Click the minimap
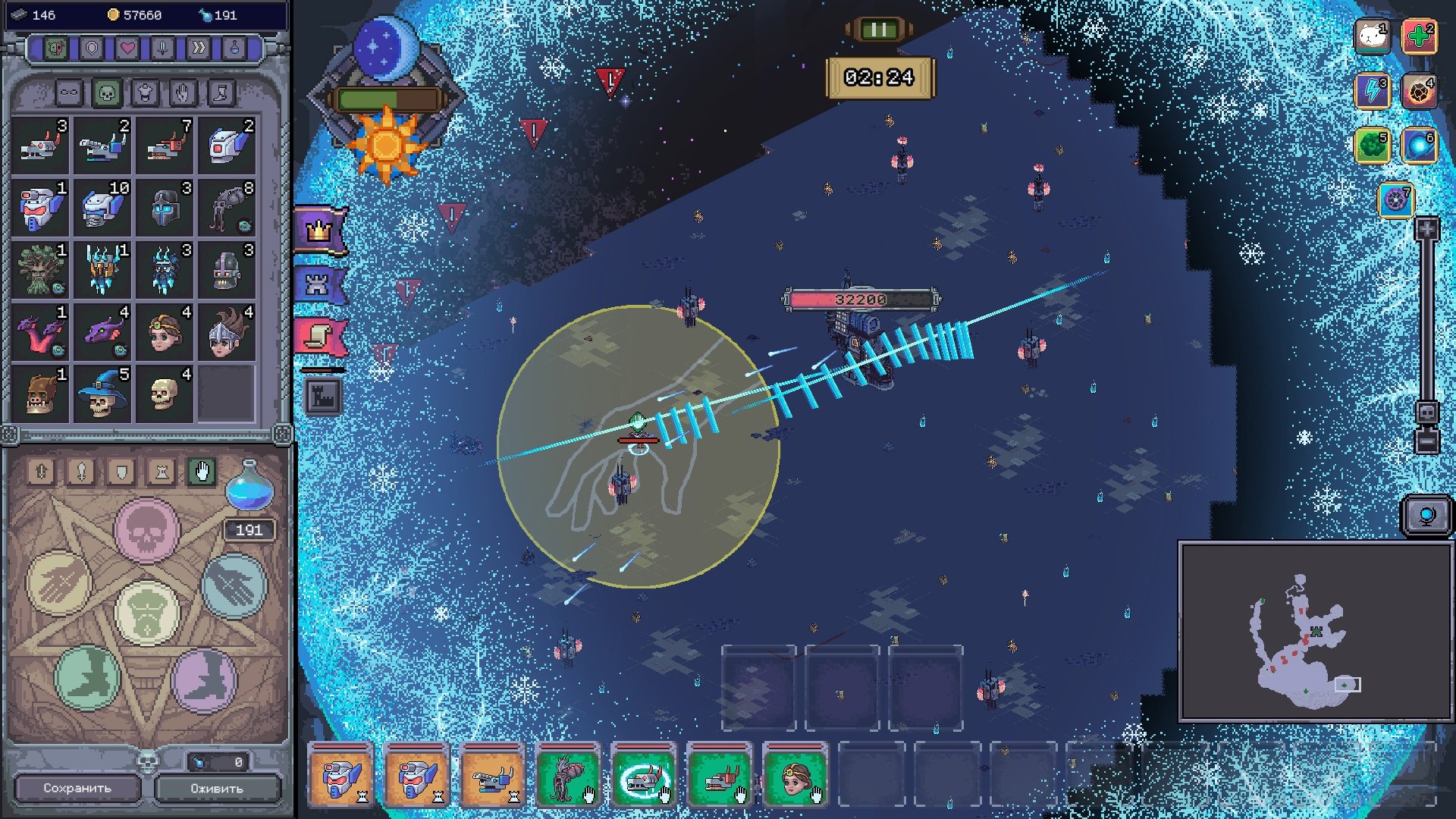 click(x=1315, y=631)
